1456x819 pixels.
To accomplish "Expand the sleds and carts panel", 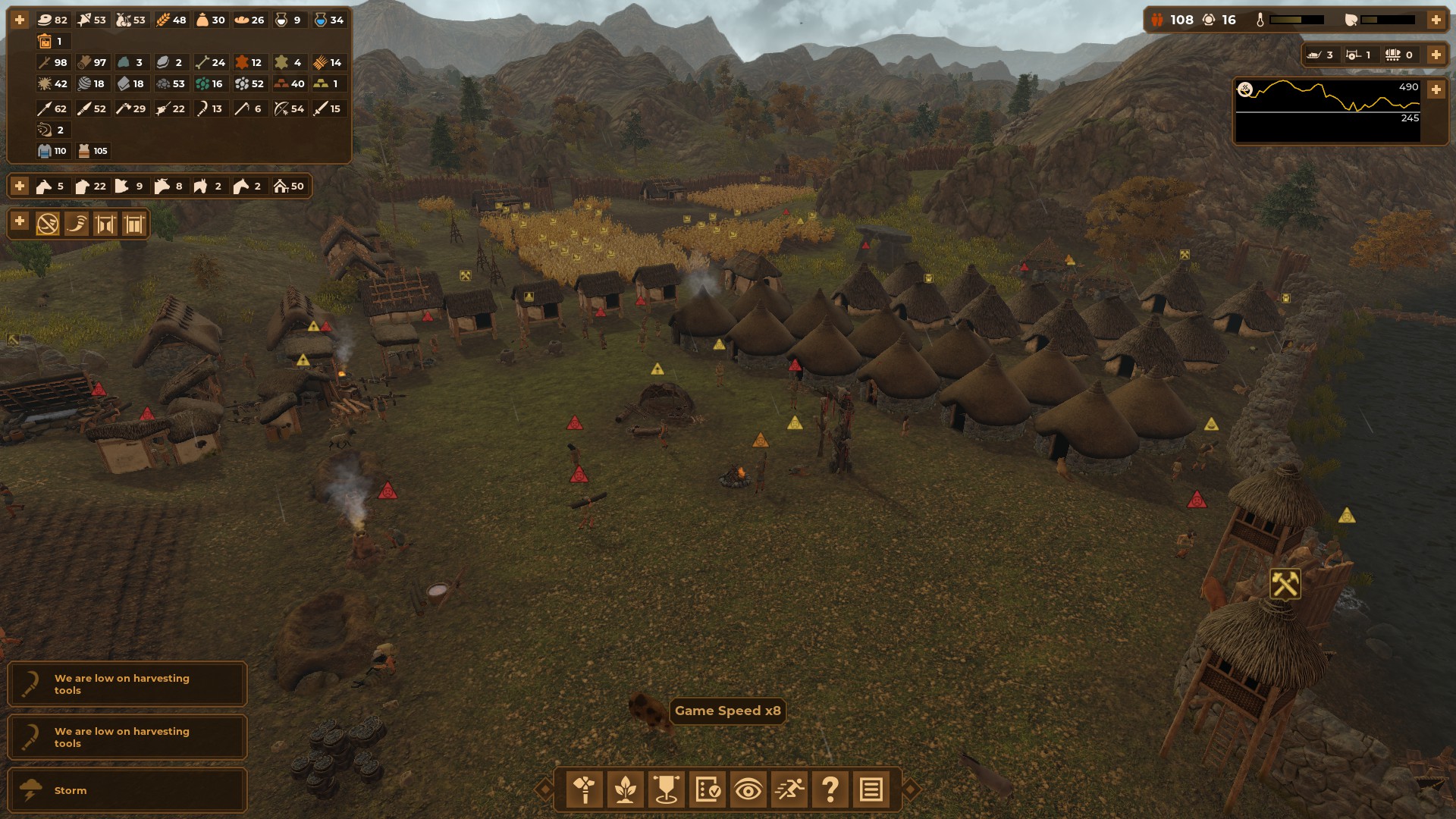I will 1436,55.
